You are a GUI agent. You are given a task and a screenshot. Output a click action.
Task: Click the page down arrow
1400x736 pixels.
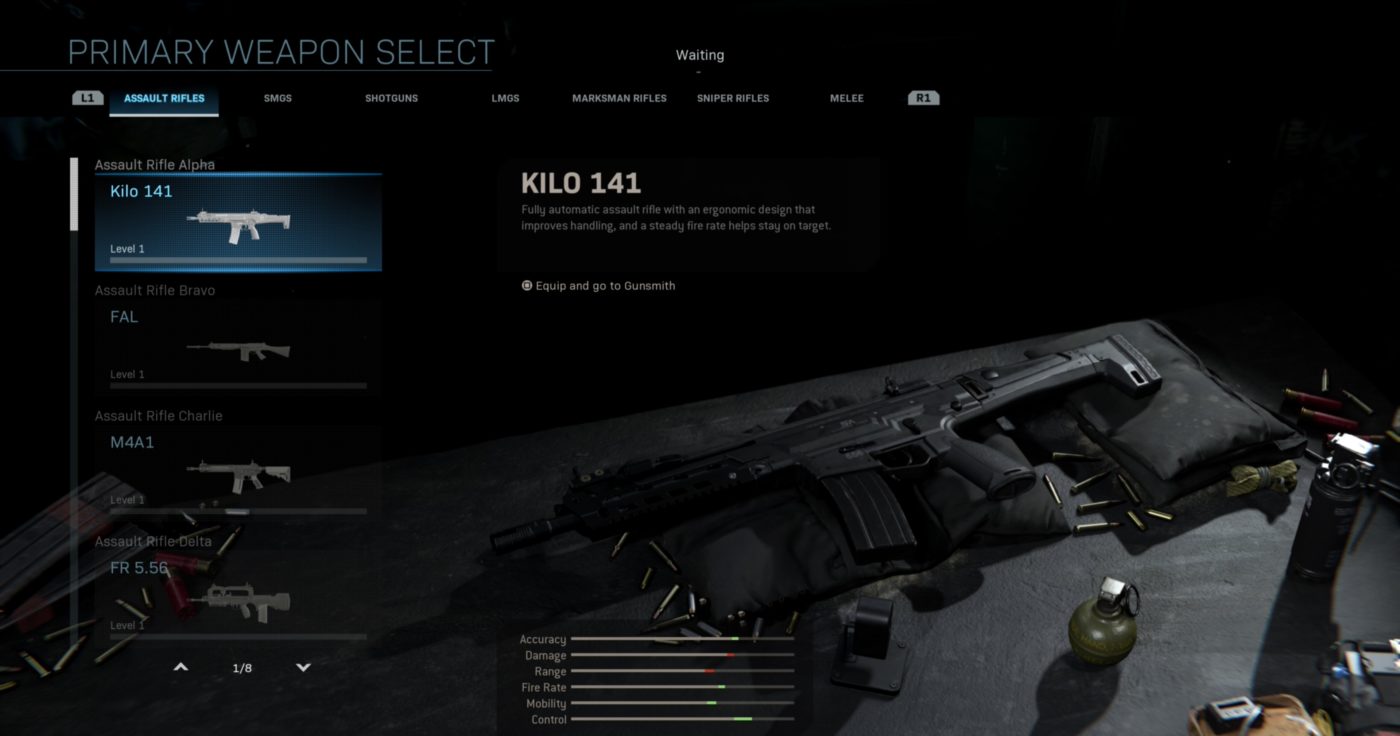pos(304,667)
